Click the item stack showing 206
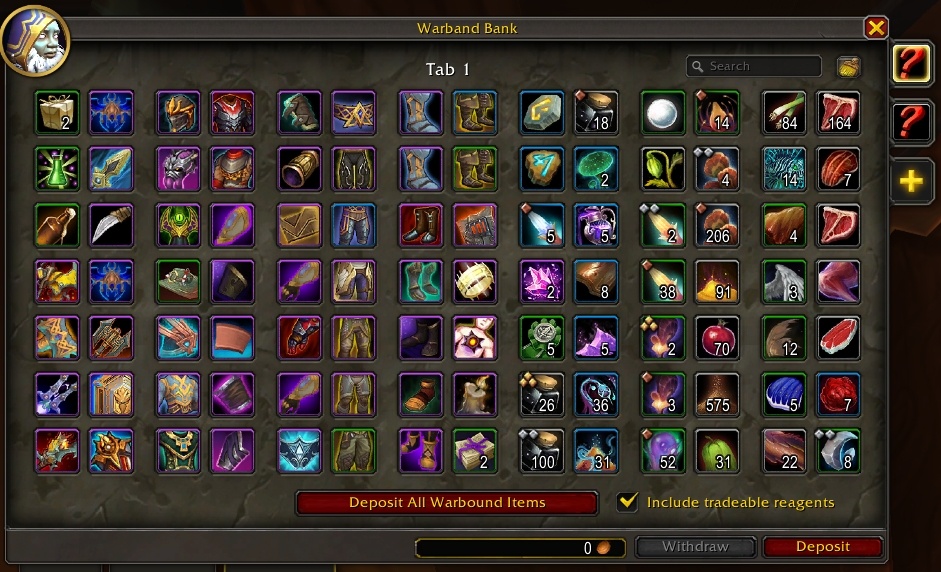This screenshot has width=941, height=572. pyautogui.click(x=717, y=225)
